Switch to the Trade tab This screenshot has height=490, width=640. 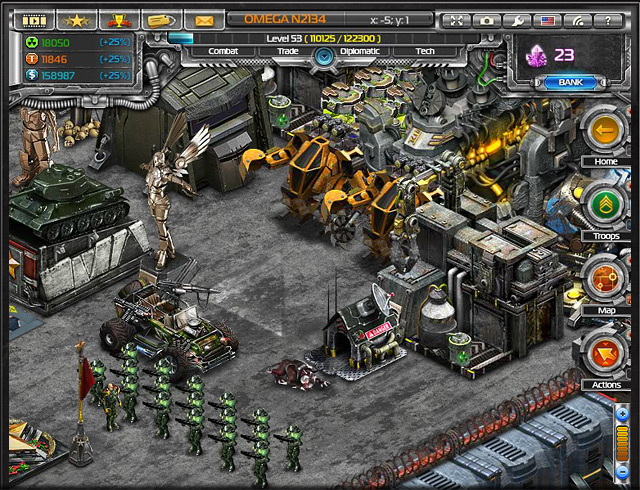coord(286,51)
